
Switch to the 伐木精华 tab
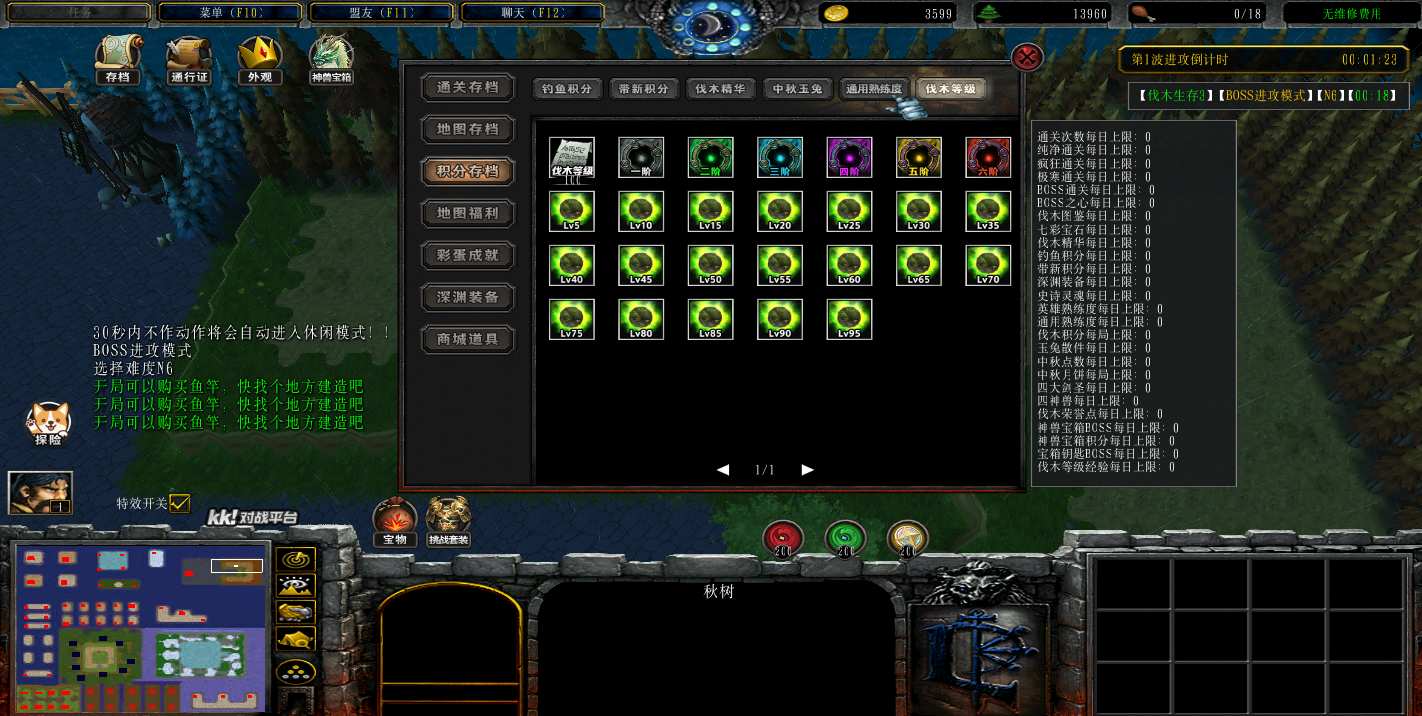pos(720,89)
